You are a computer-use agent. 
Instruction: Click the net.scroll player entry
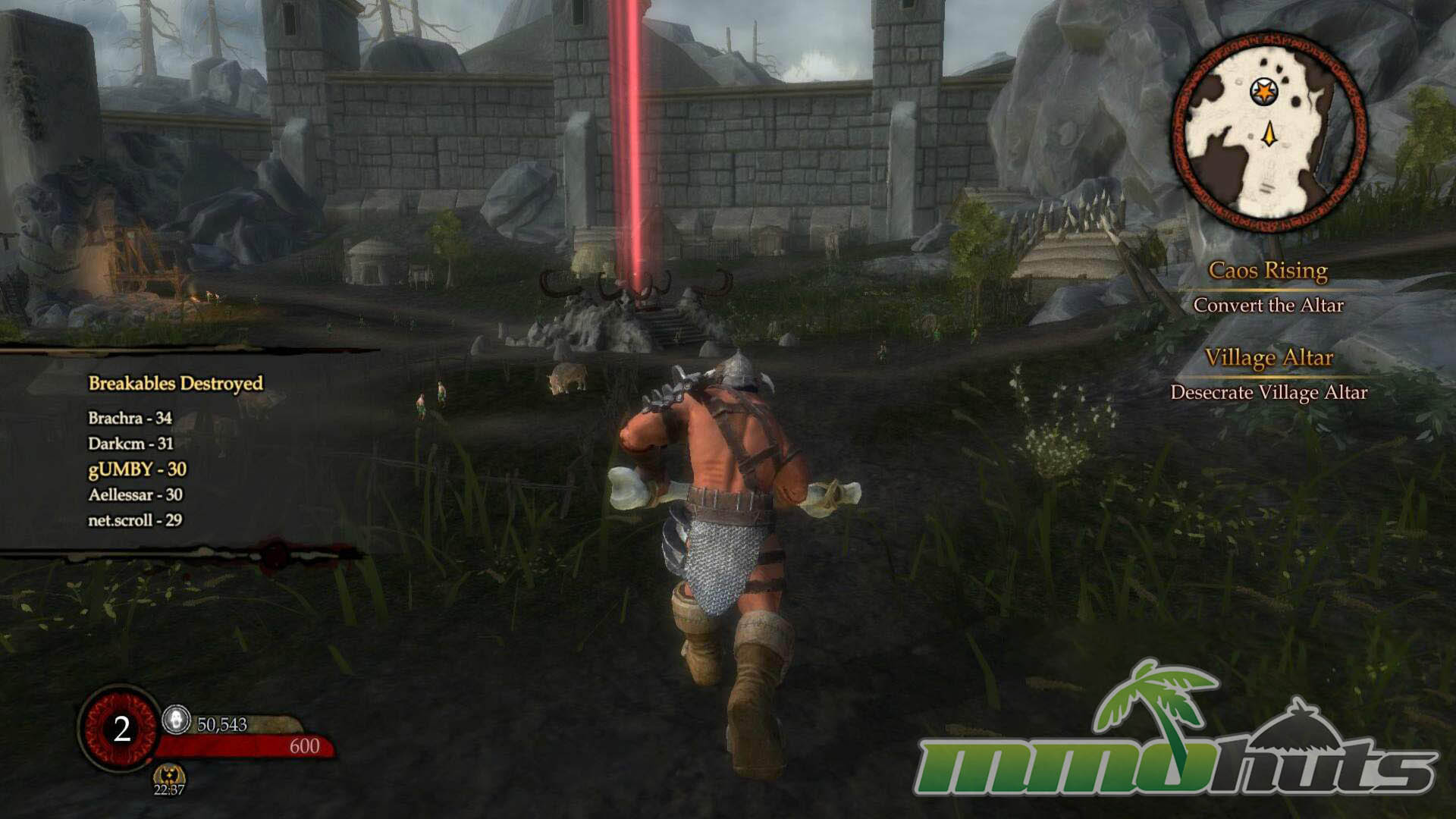click(135, 520)
